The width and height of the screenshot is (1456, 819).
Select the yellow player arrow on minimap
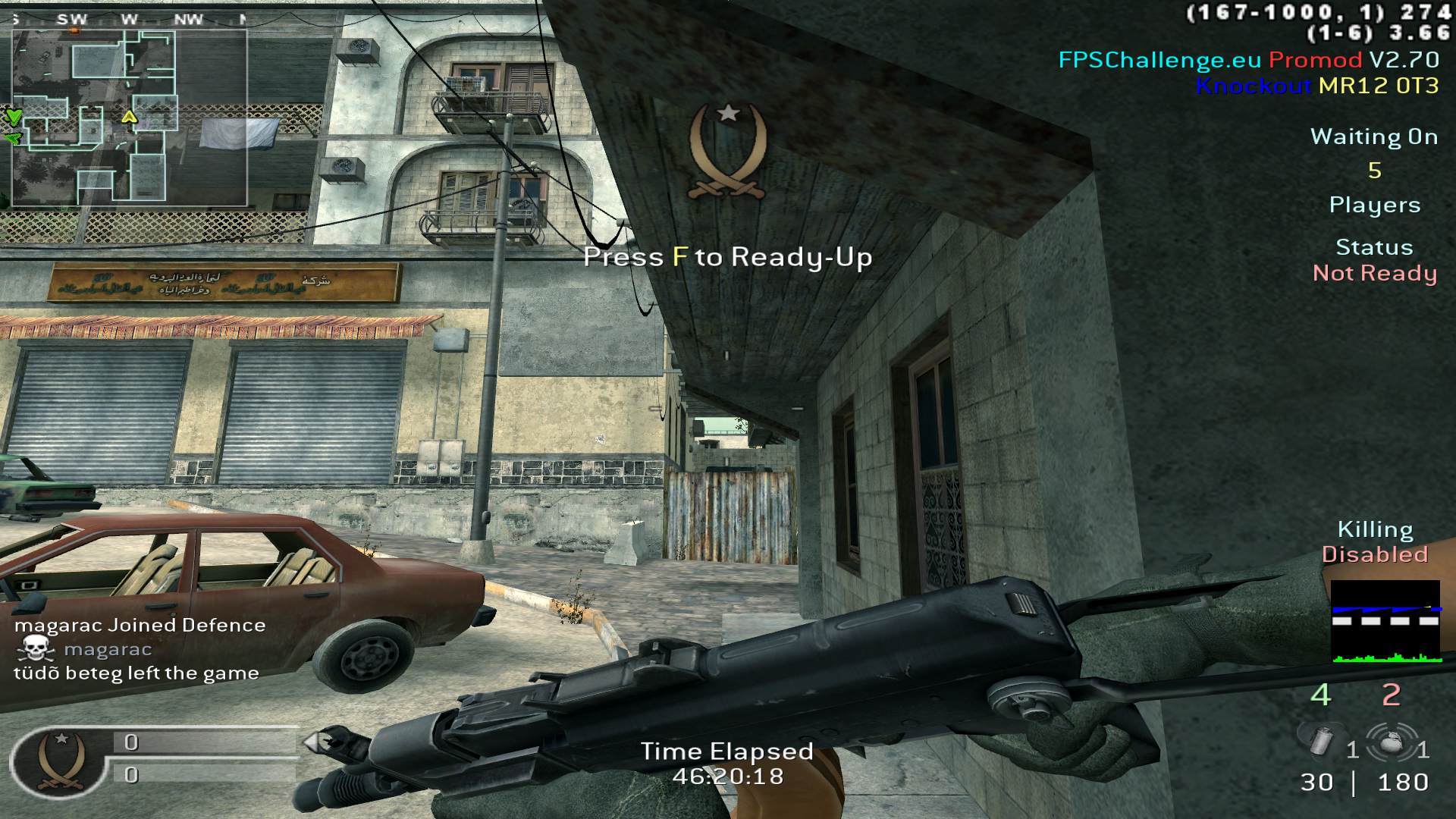coord(129,117)
